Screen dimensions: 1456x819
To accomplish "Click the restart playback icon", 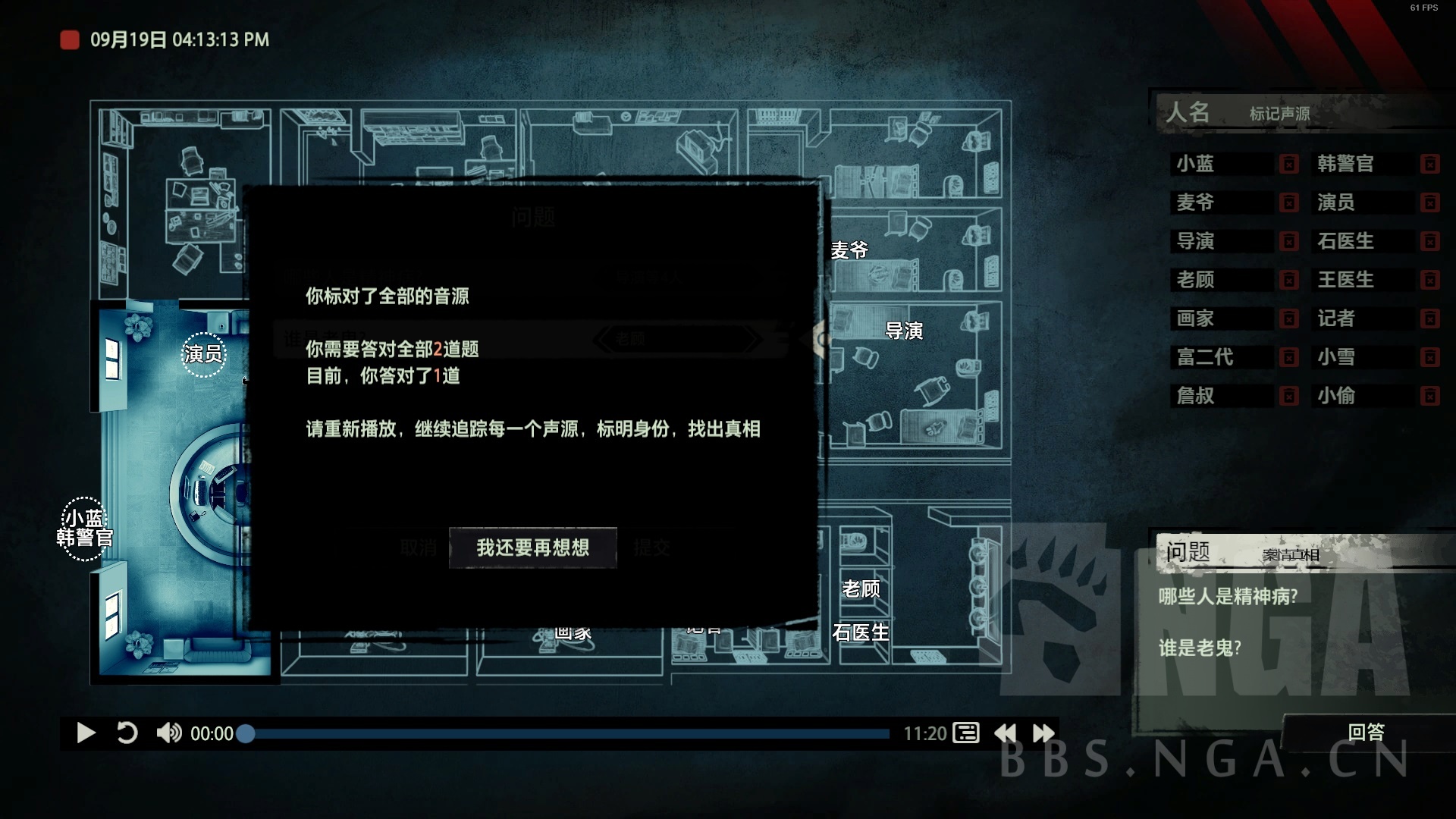I will 129,733.
